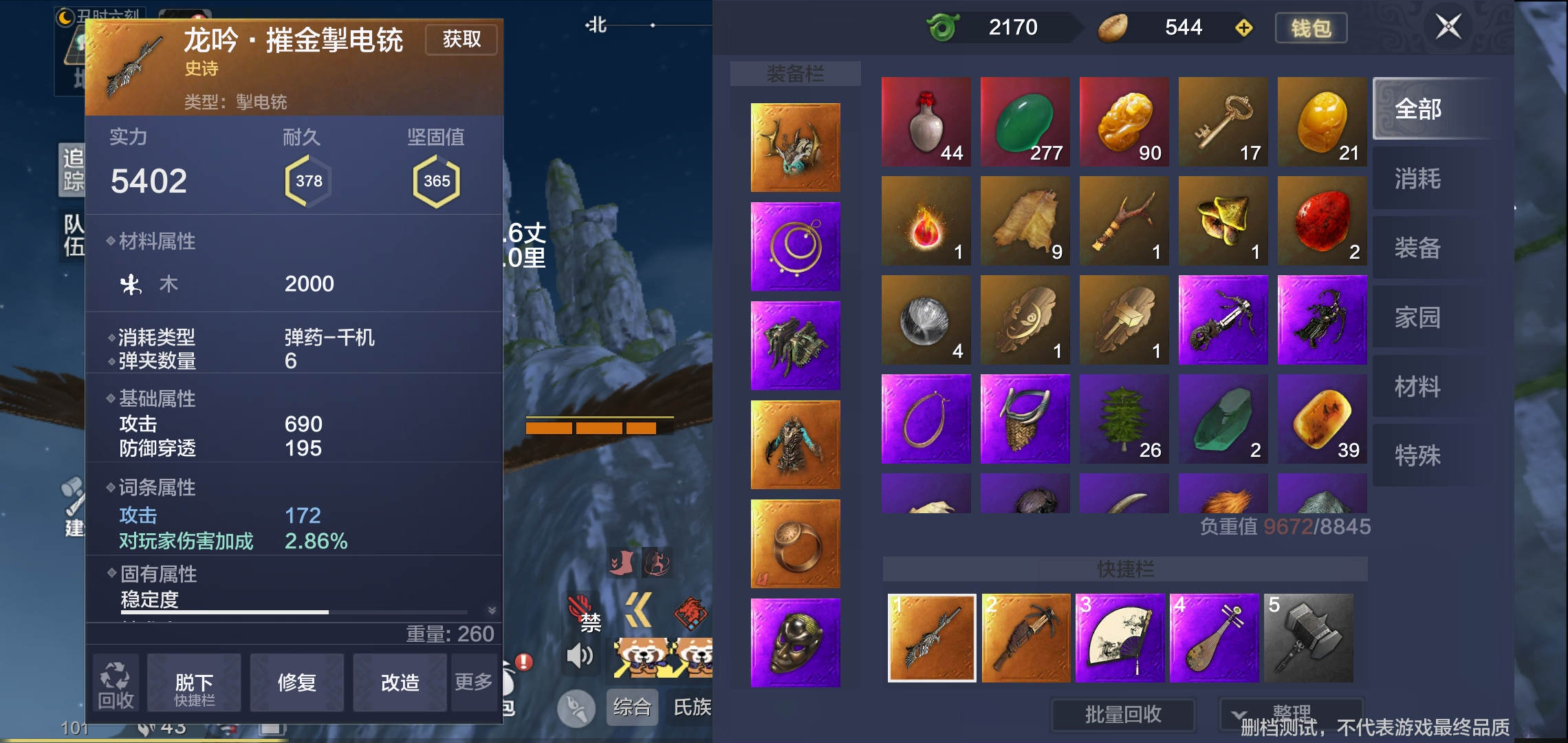
Task: Open the wallet with the 钱包 button
Action: click(x=1311, y=28)
